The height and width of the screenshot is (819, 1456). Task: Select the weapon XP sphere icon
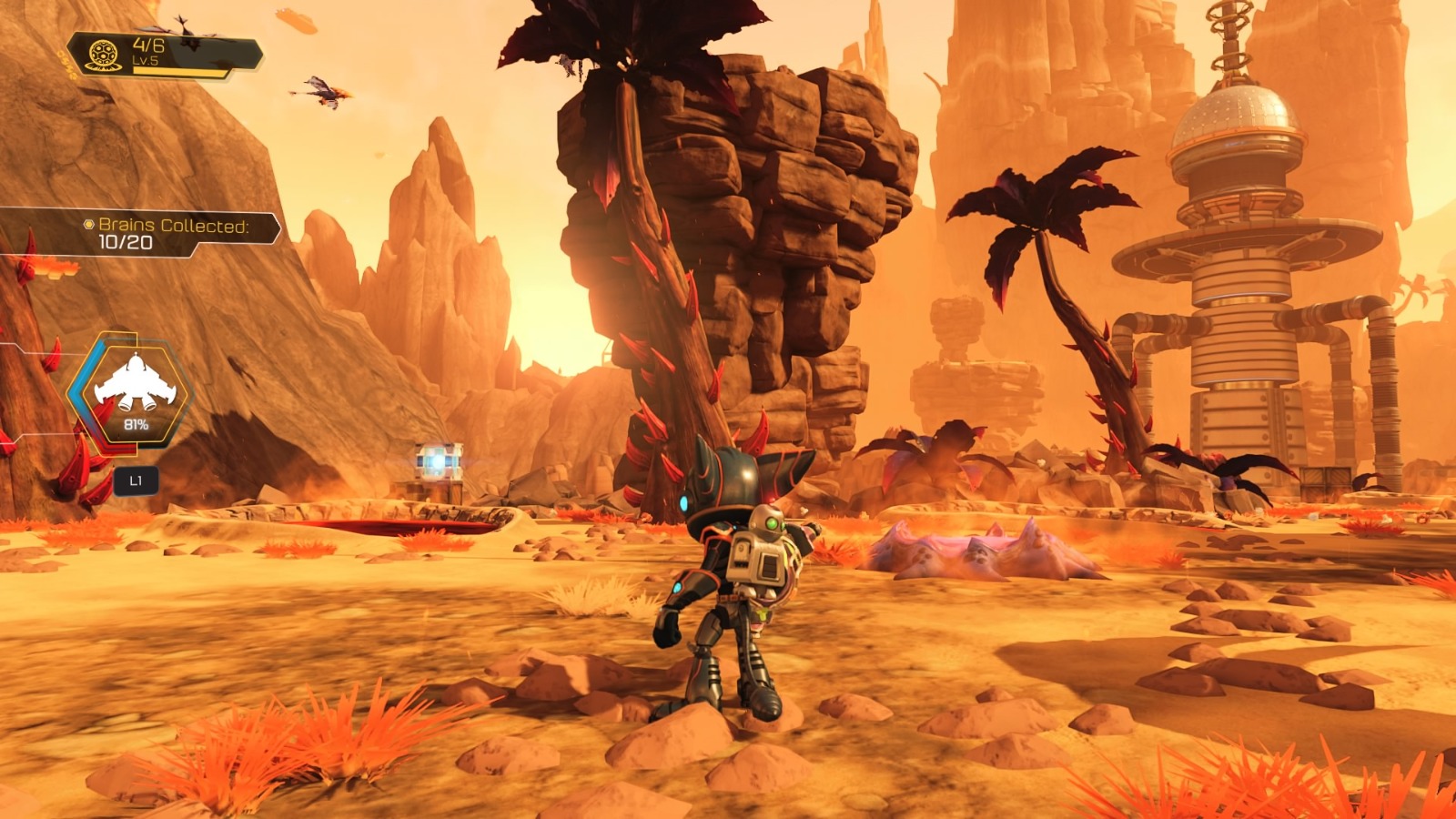(104, 55)
